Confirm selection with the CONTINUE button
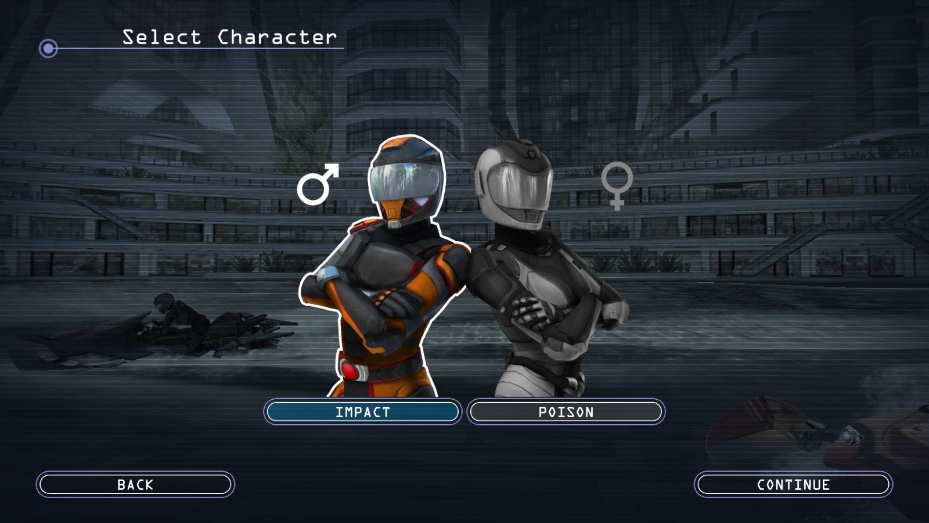The height and width of the screenshot is (523, 929). tap(793, 485)
